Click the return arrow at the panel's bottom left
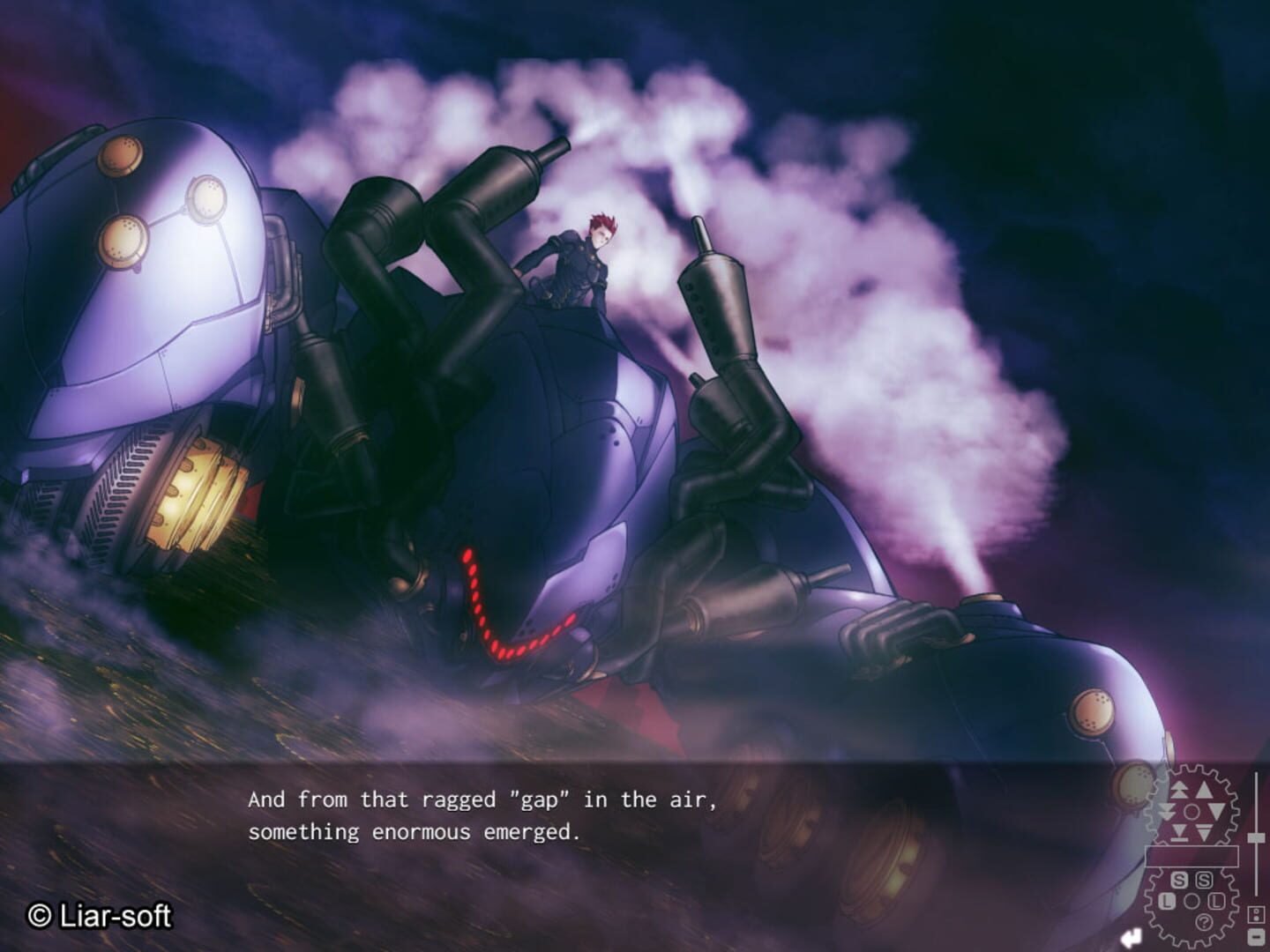Image resolution: width=1270 pixels, height=952 pixels. (x=1134, y=936)
